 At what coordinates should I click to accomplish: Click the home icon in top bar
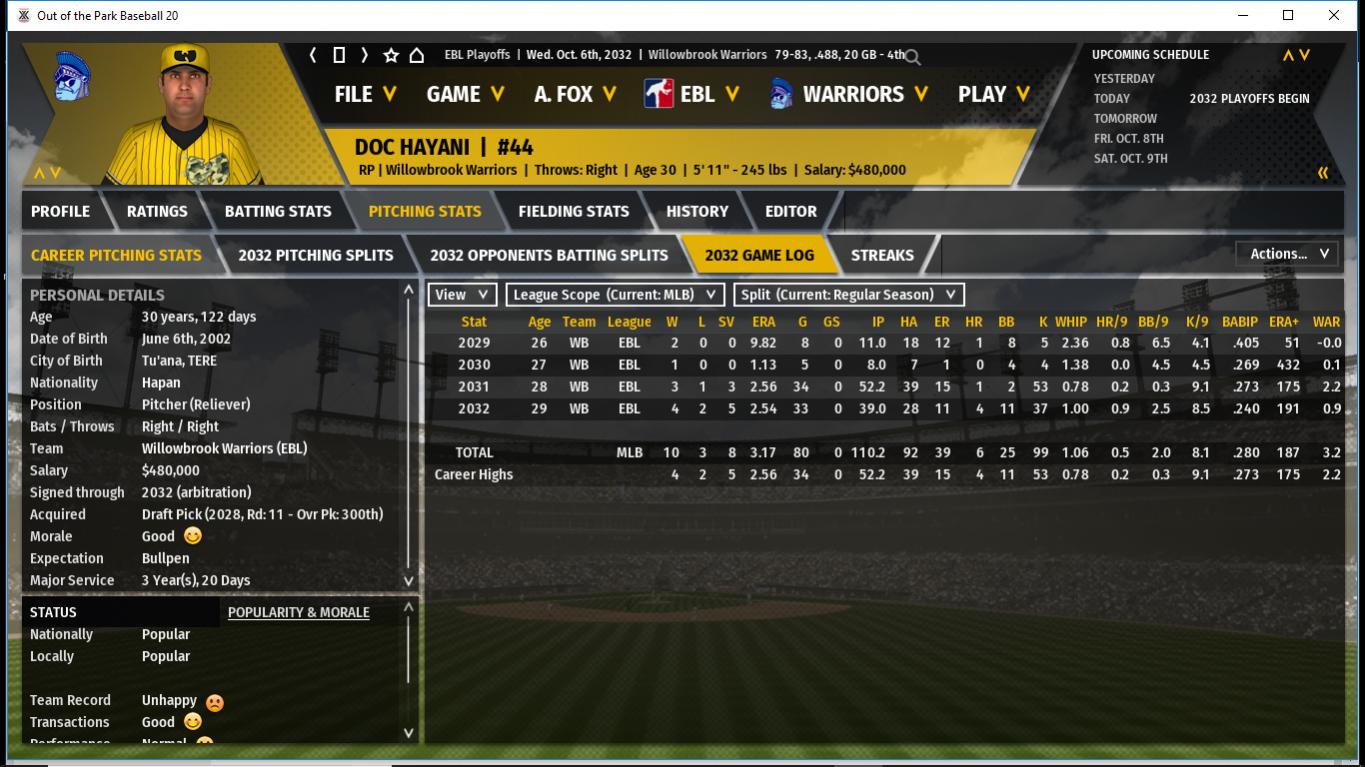coord(417,55)
